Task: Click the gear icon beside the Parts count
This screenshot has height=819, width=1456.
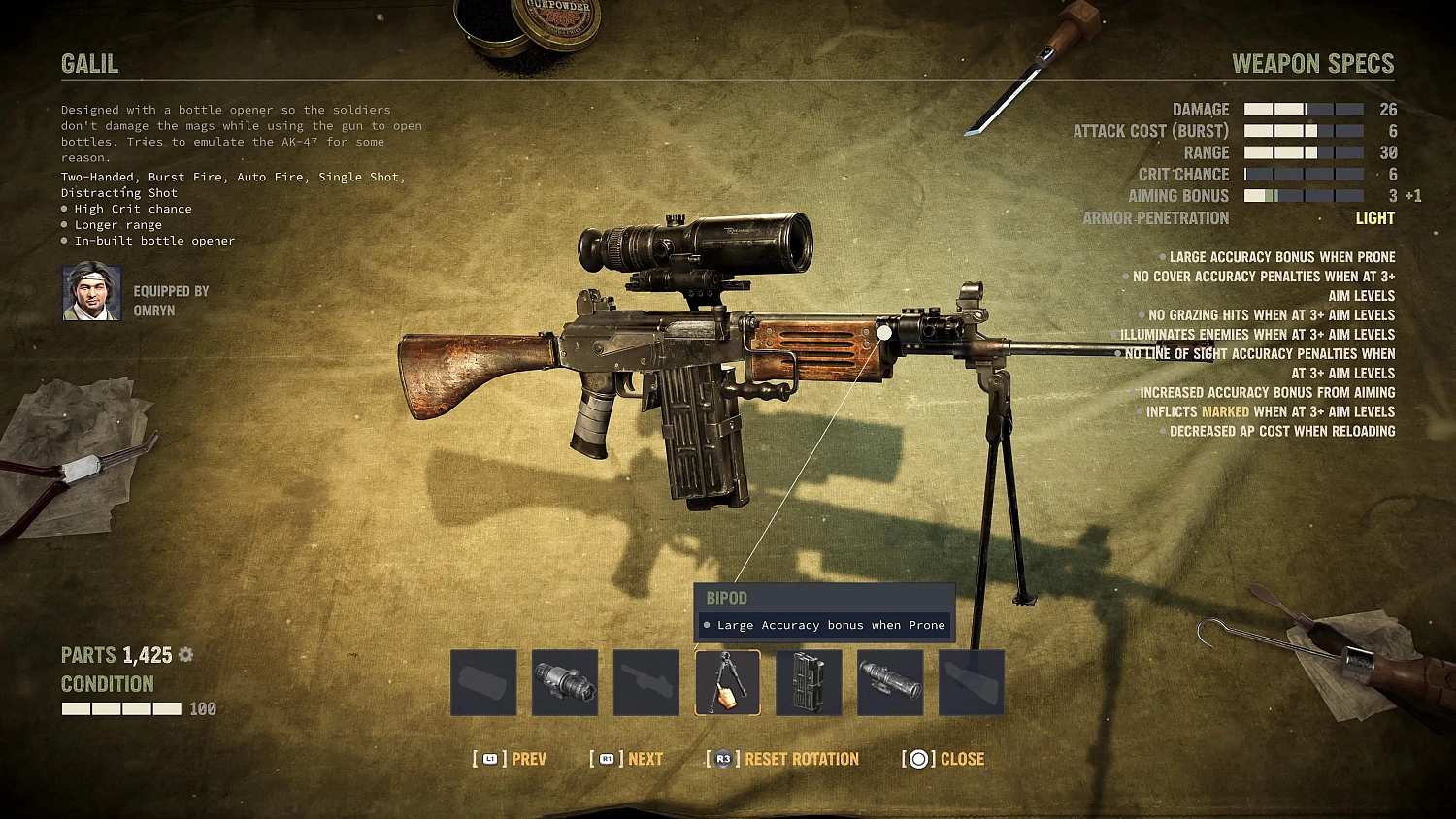Action: tap(184, 655)
